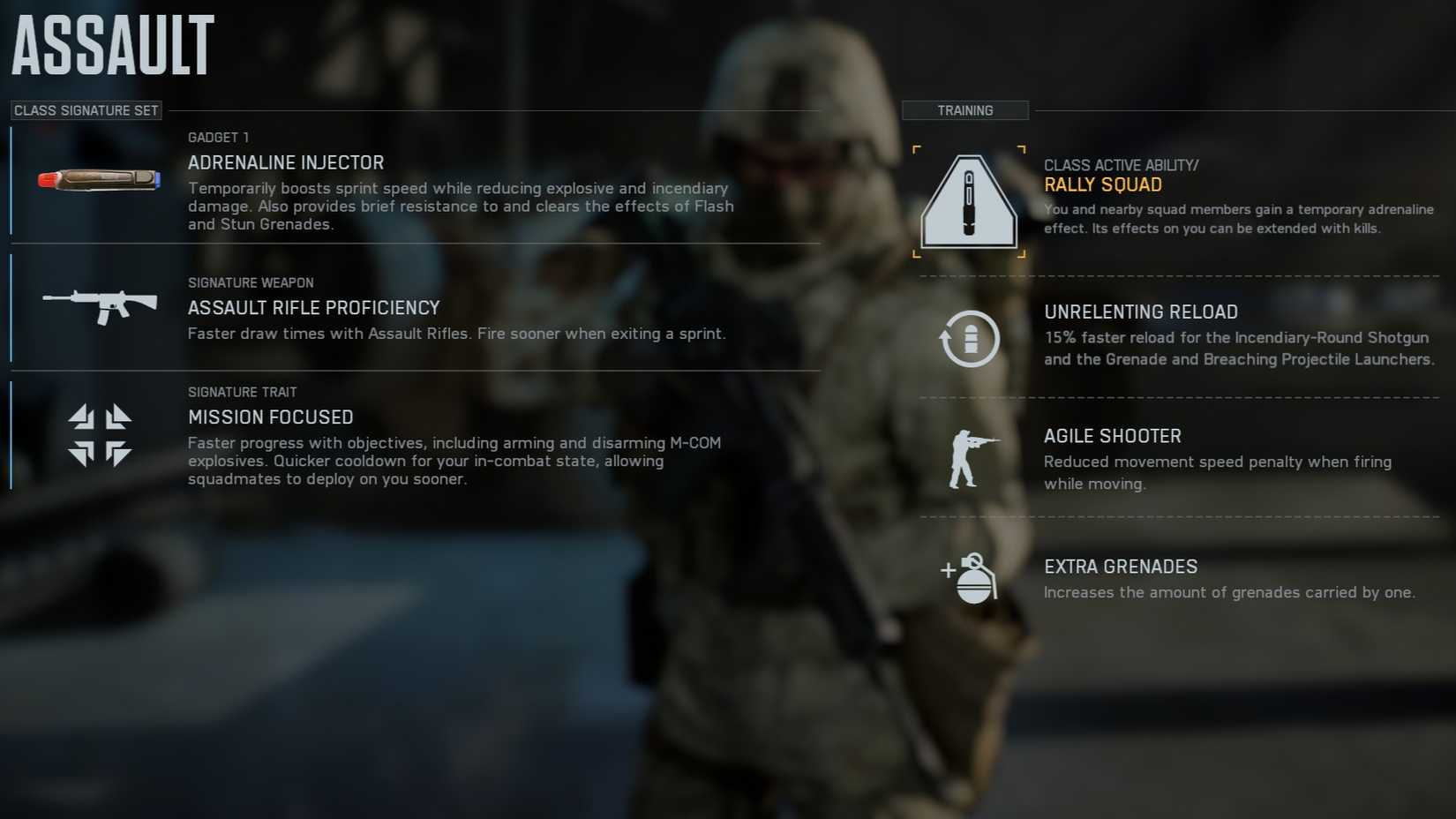The image size is (1456, 819).
Task: Open the Class Signature Set section
Action: (86, 109)
